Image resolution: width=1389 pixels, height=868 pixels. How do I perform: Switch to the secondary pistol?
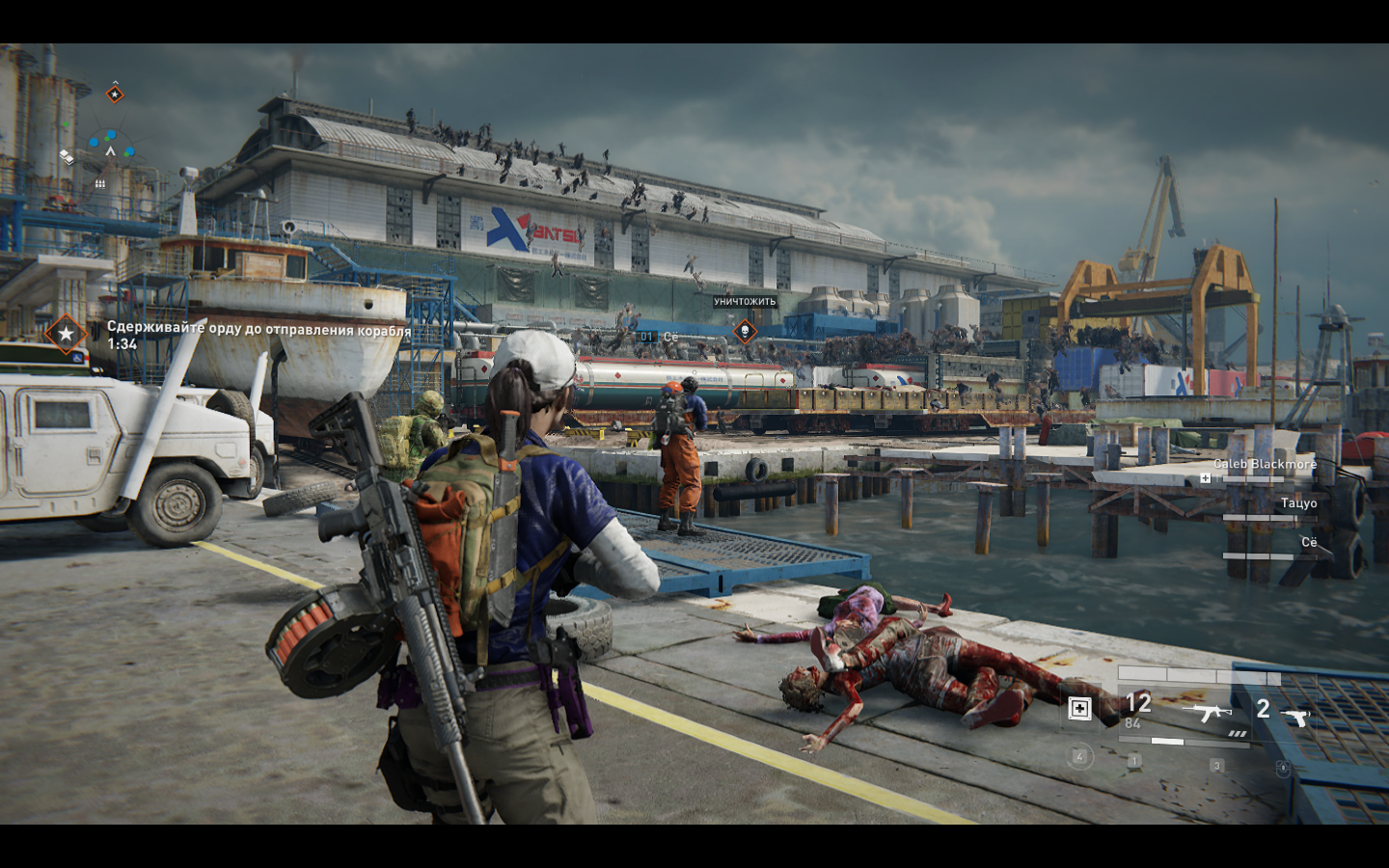1297,717
